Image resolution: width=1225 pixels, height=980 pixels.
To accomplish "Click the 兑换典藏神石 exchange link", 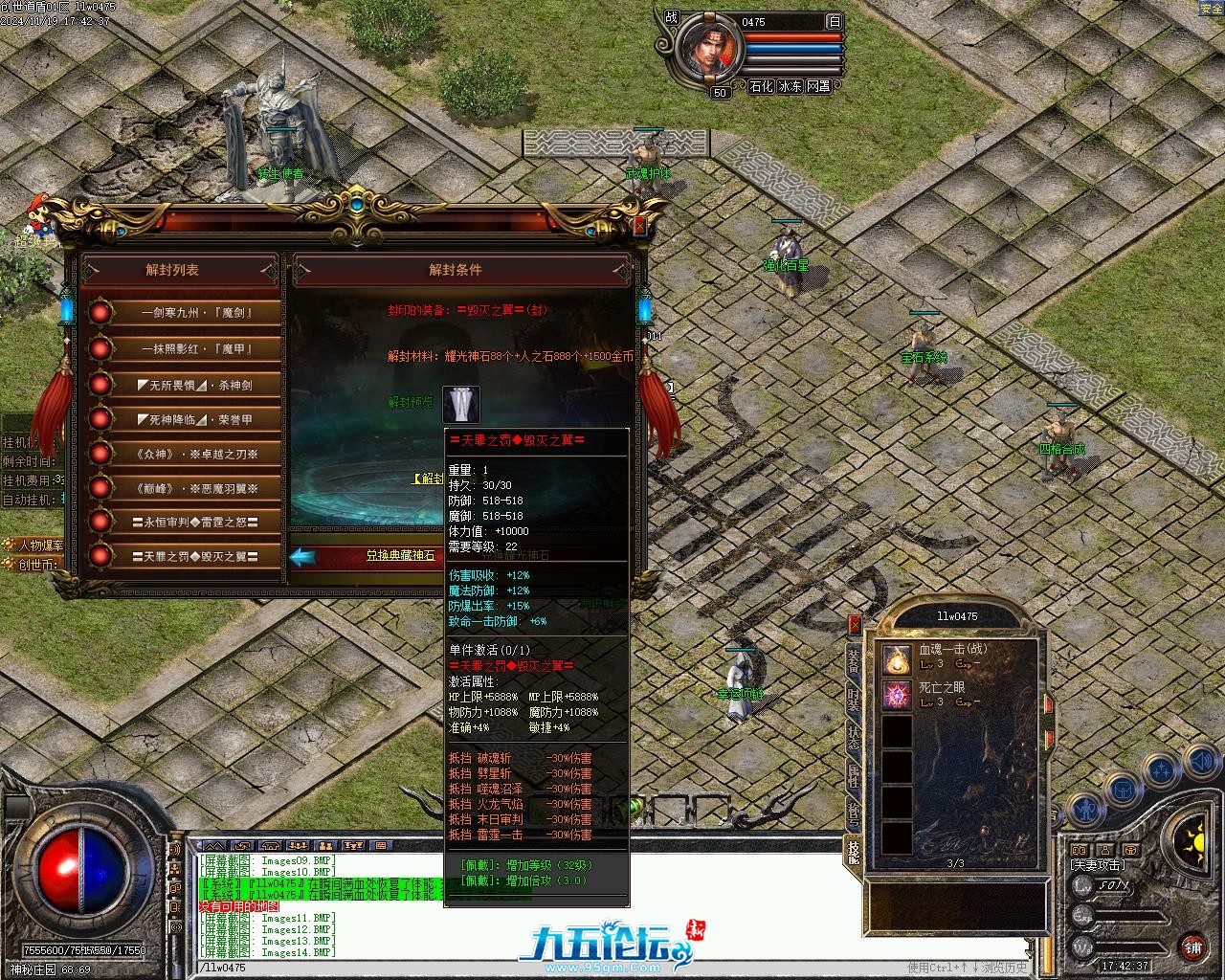I will click(400, 555).
